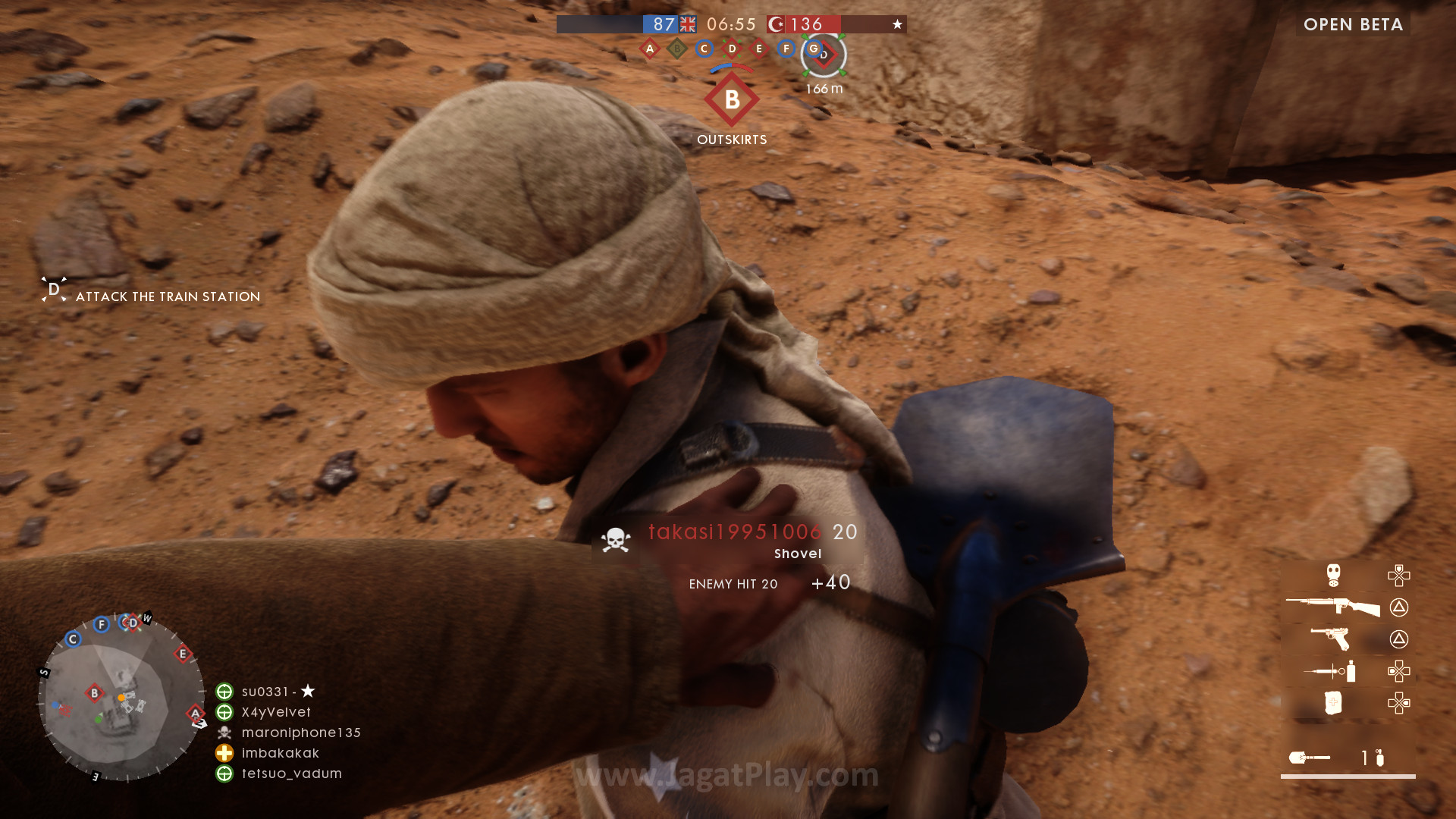
Task: Select X4yVelvet in the squad list
Action: [x=276, y=712]
